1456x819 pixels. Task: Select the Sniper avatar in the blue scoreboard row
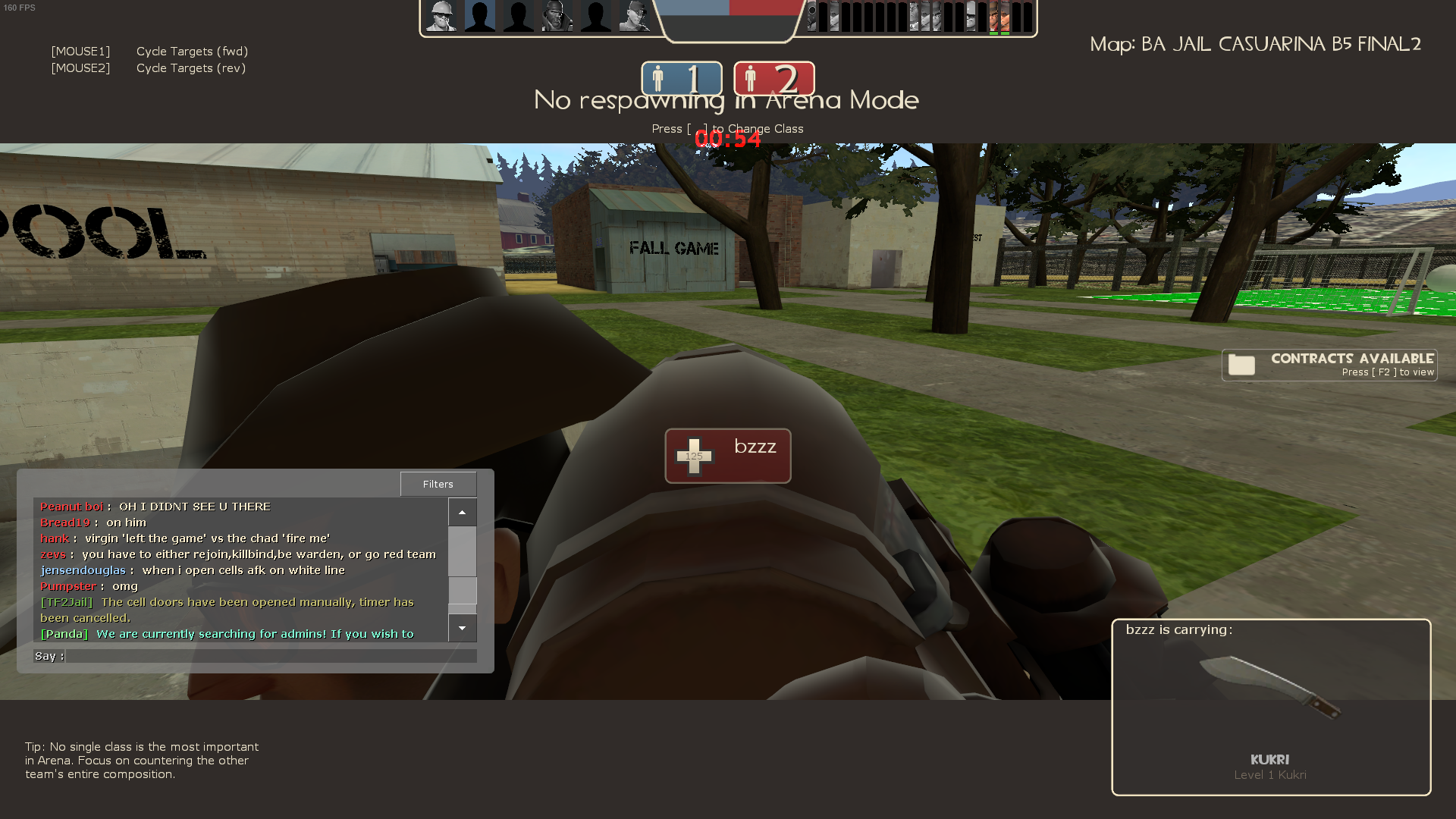click(x=635, y=15)
